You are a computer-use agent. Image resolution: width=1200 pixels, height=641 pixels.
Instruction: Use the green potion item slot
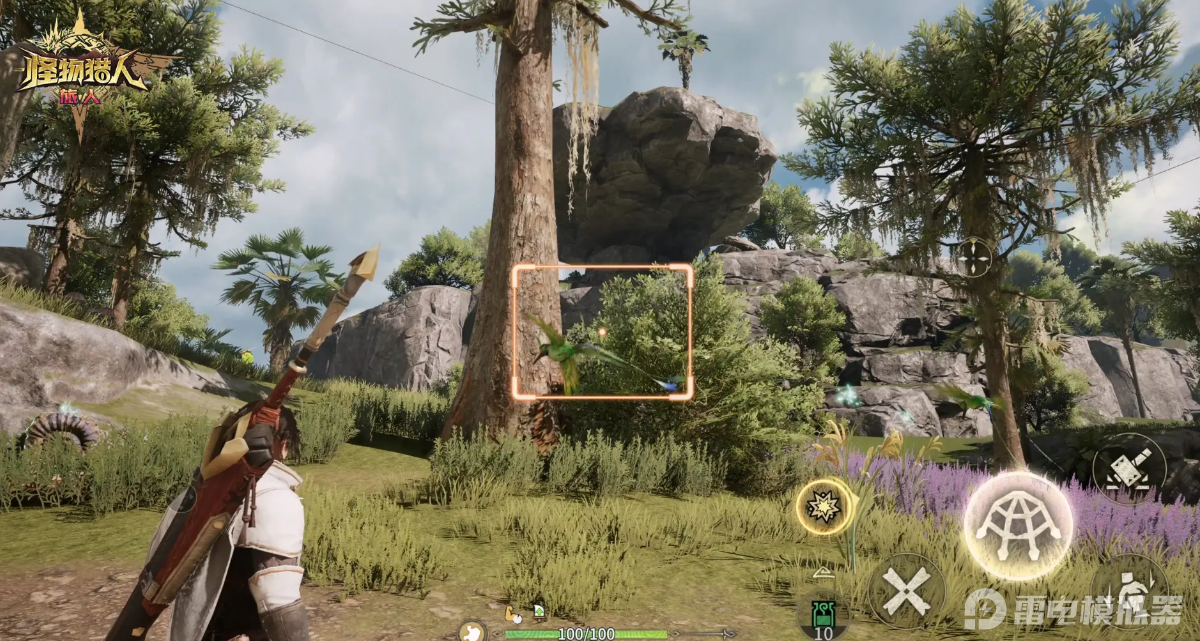(x=823, y=613)
